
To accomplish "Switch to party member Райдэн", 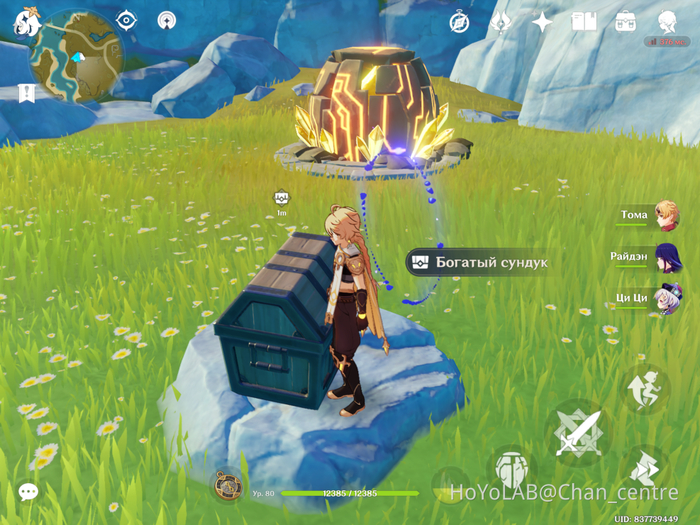I will point(667,256).
